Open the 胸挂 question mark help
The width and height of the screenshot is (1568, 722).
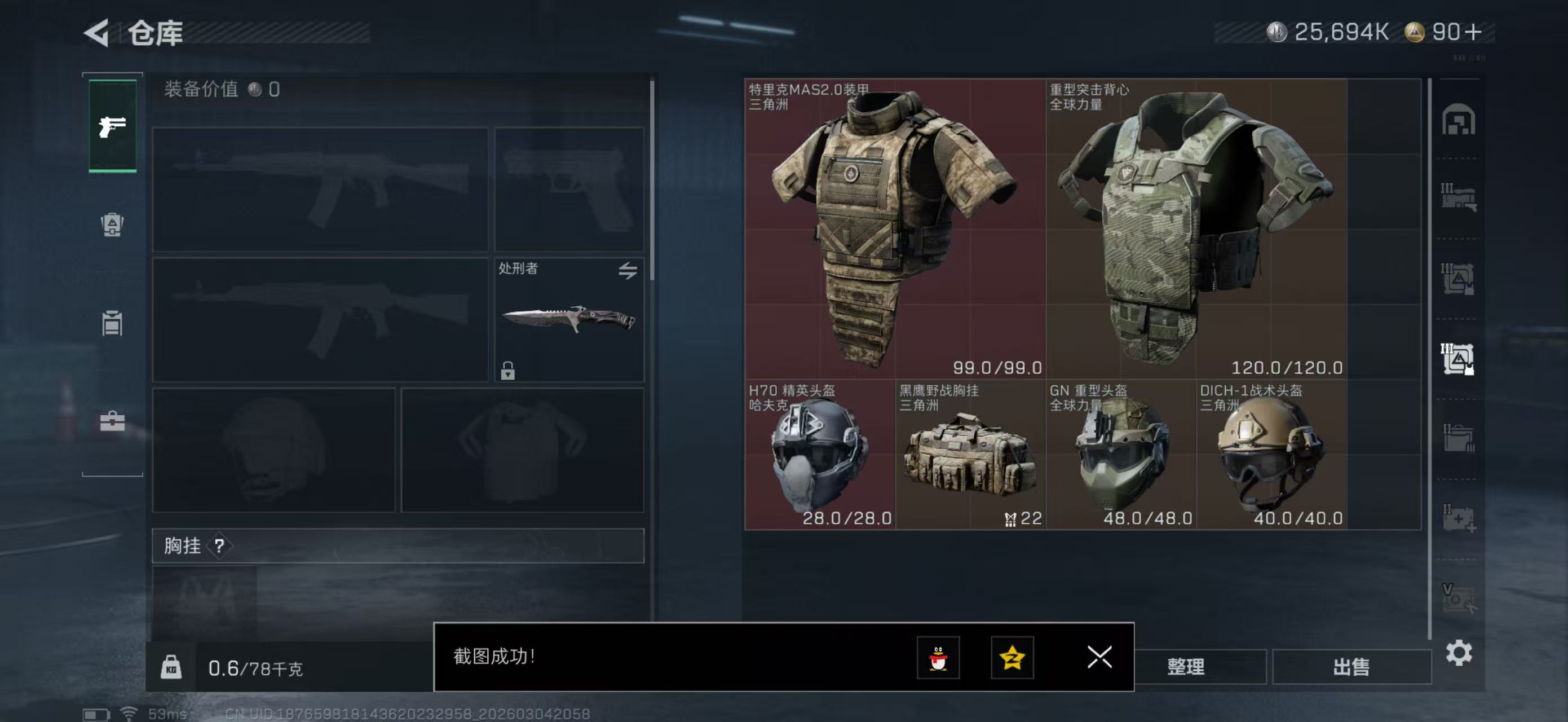(219, 545)
